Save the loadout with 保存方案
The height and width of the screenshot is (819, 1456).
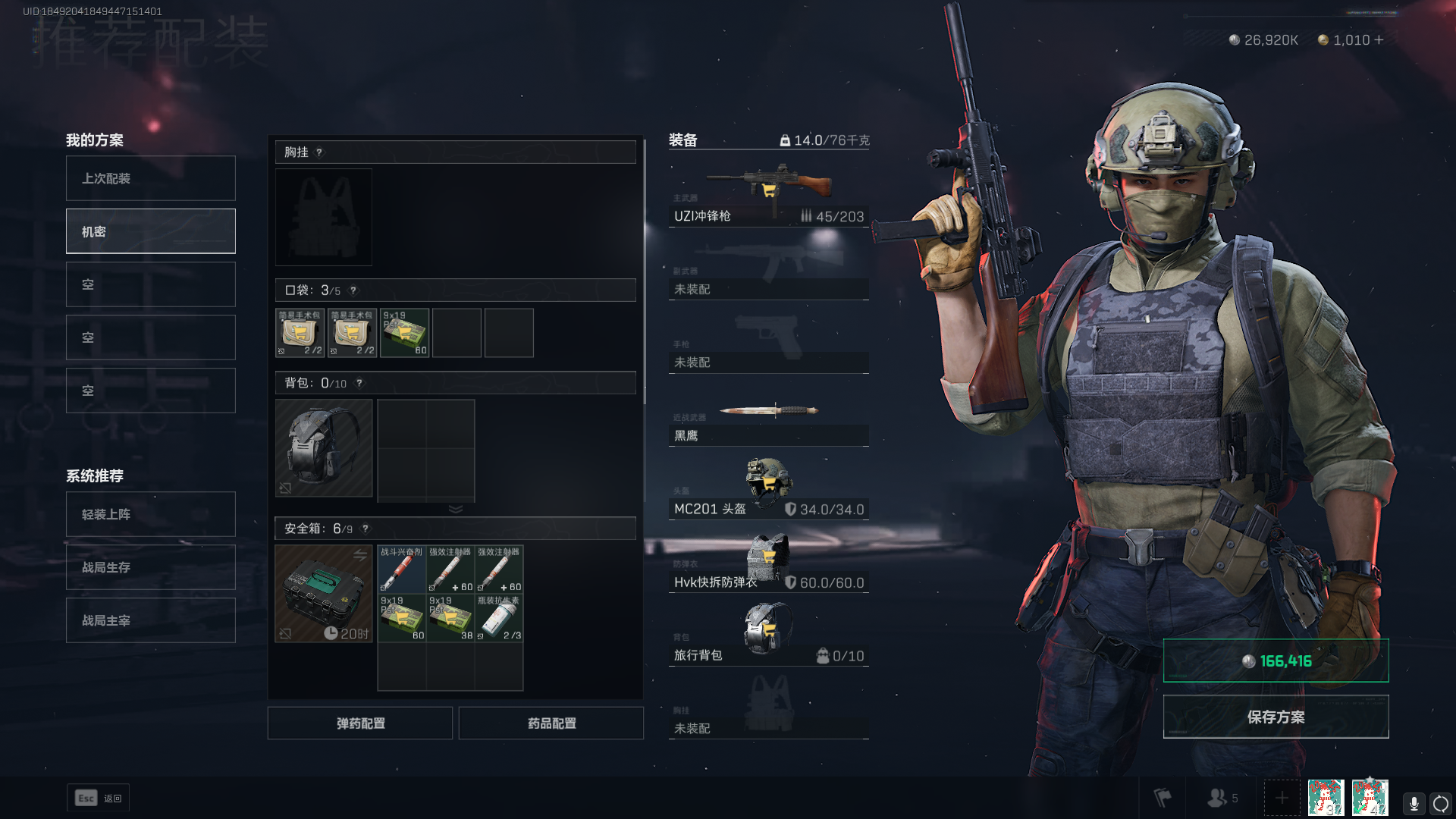coord(1276,717)
